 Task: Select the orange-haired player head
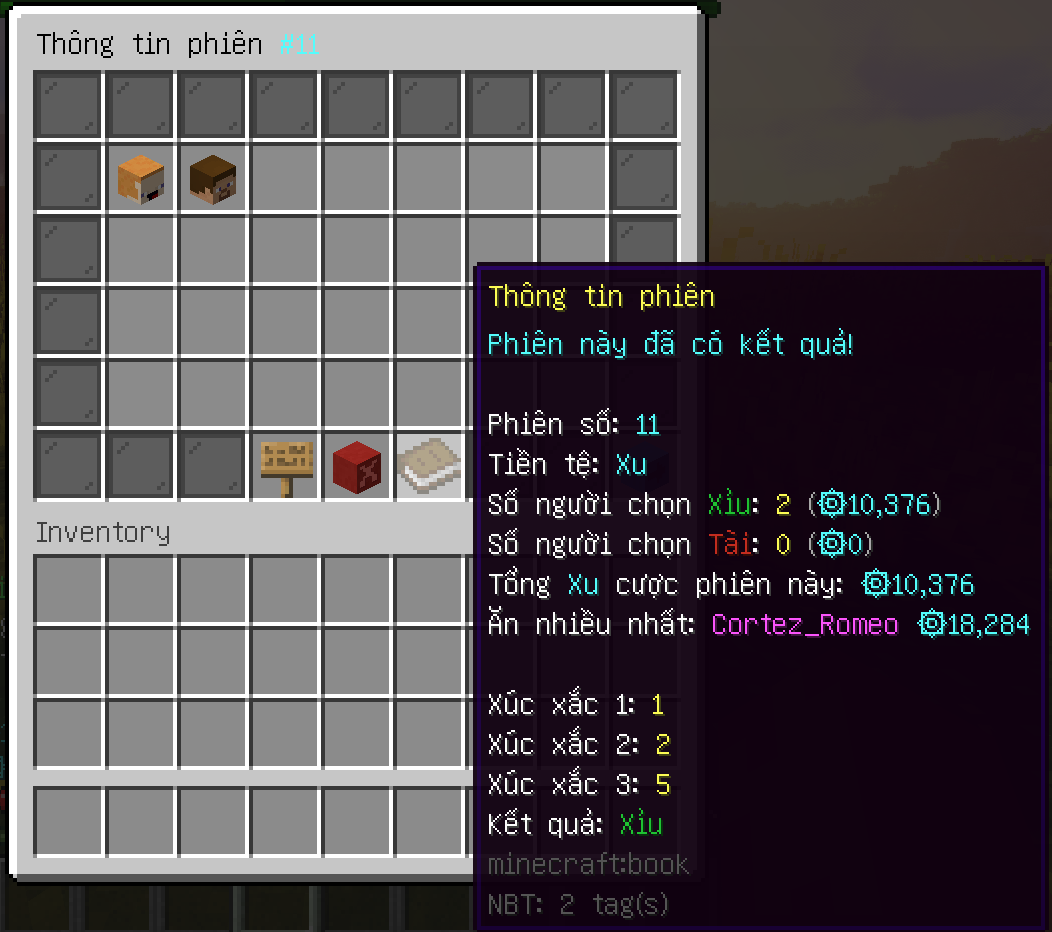coord(141,178)
